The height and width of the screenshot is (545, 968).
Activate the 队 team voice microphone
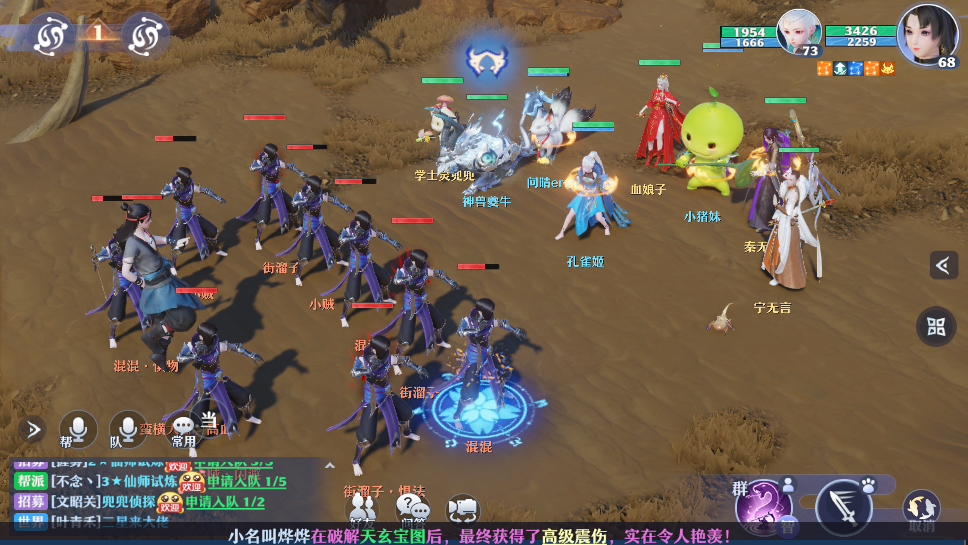click(128, 430)
